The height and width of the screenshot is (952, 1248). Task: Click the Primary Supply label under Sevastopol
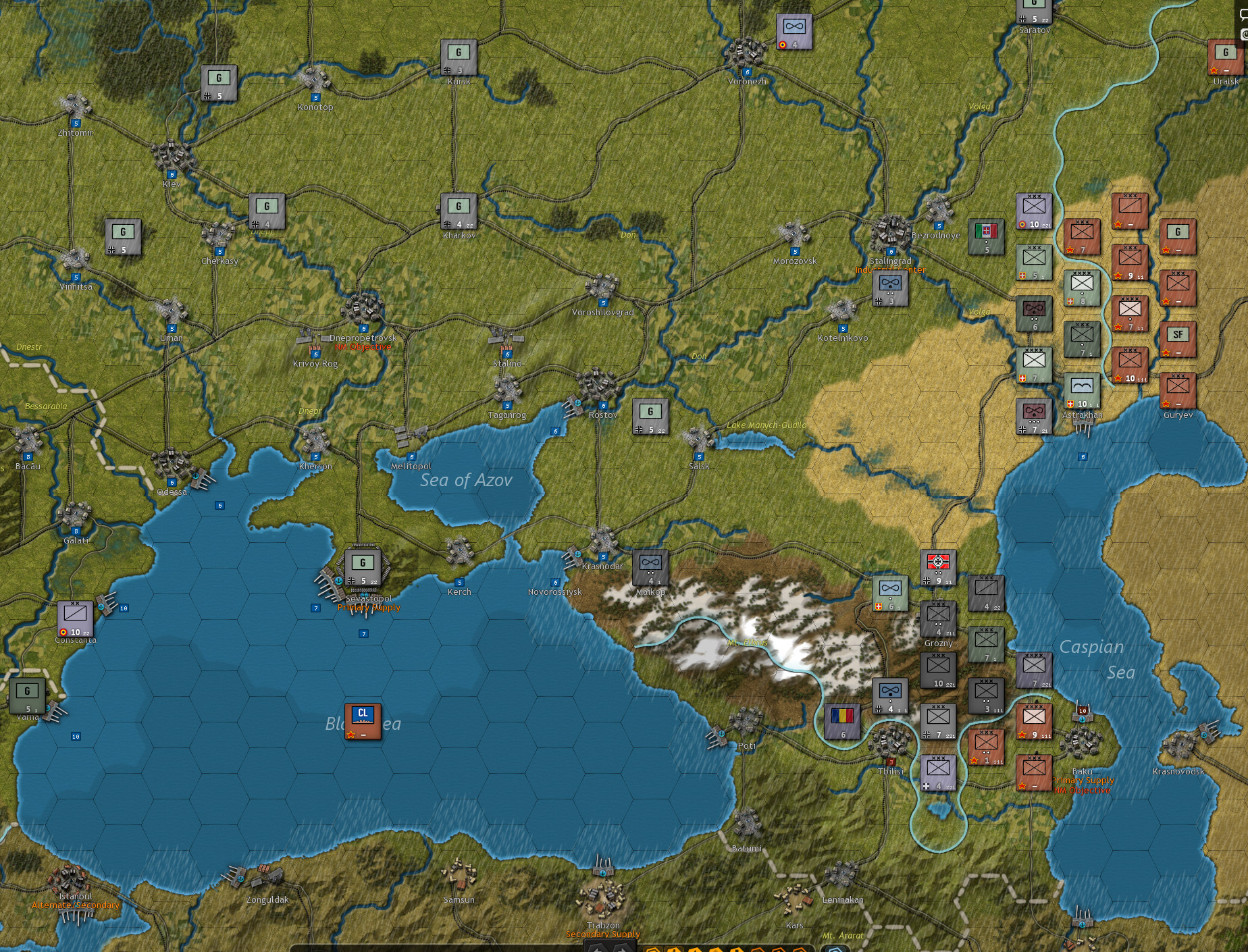(x=369, y=607)
